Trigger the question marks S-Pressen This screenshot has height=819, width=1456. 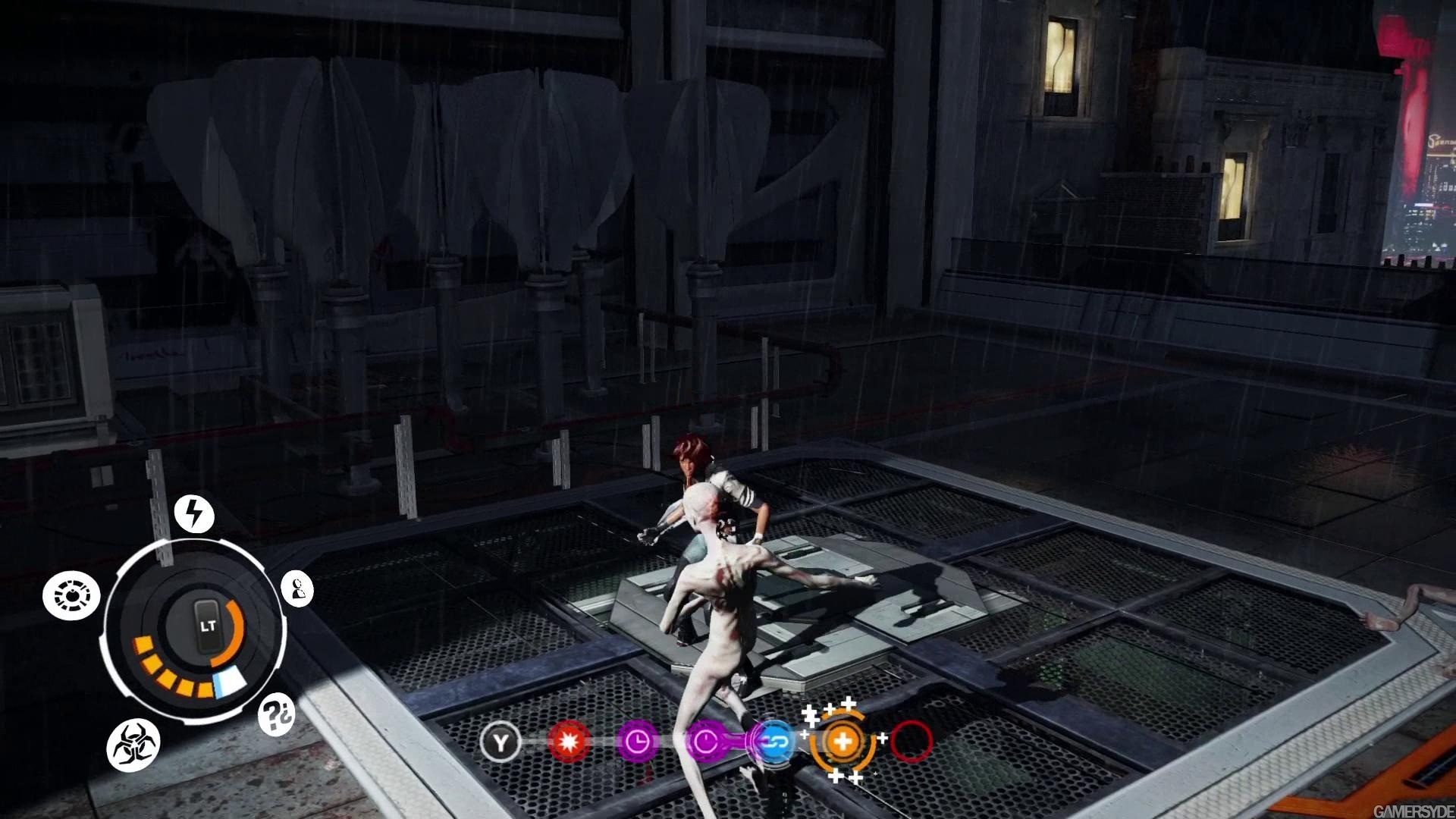pos(276,714)
